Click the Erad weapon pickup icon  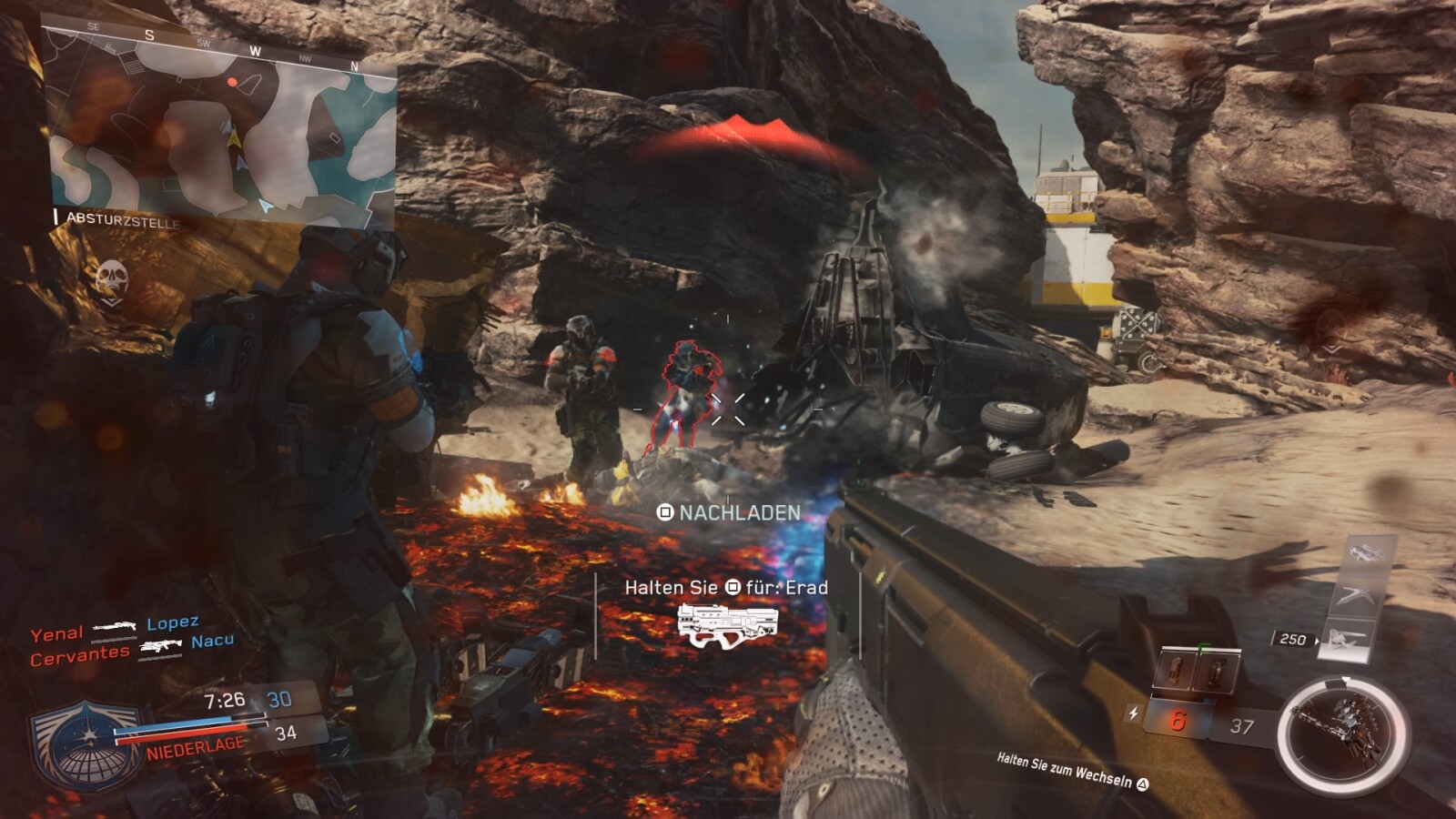coord(728,626)
